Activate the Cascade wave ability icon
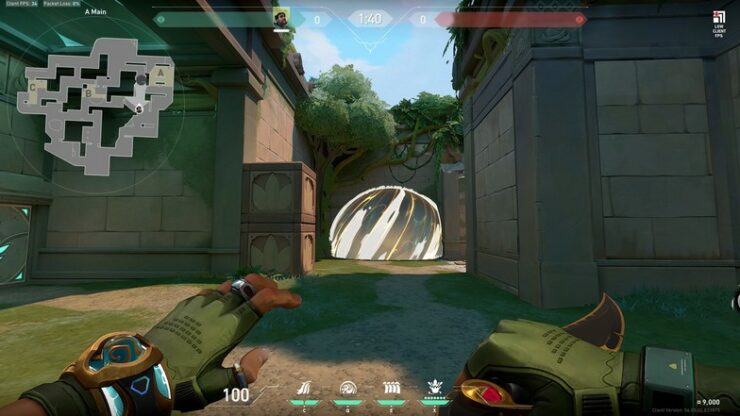This screenshot has width=740, height=416. tap(307, 390)
